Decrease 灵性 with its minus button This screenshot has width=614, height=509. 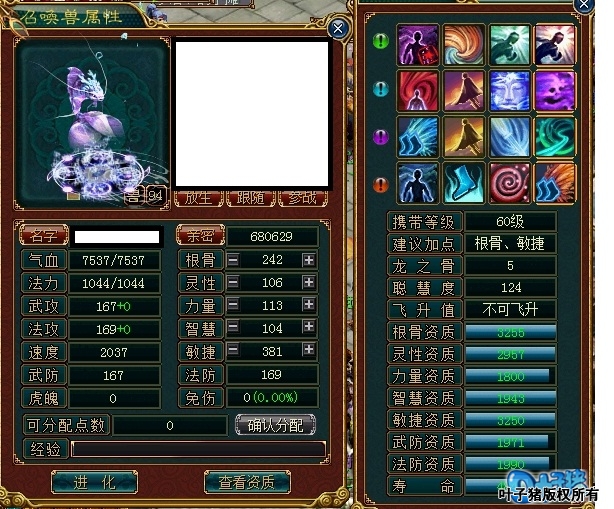point(233,283)
